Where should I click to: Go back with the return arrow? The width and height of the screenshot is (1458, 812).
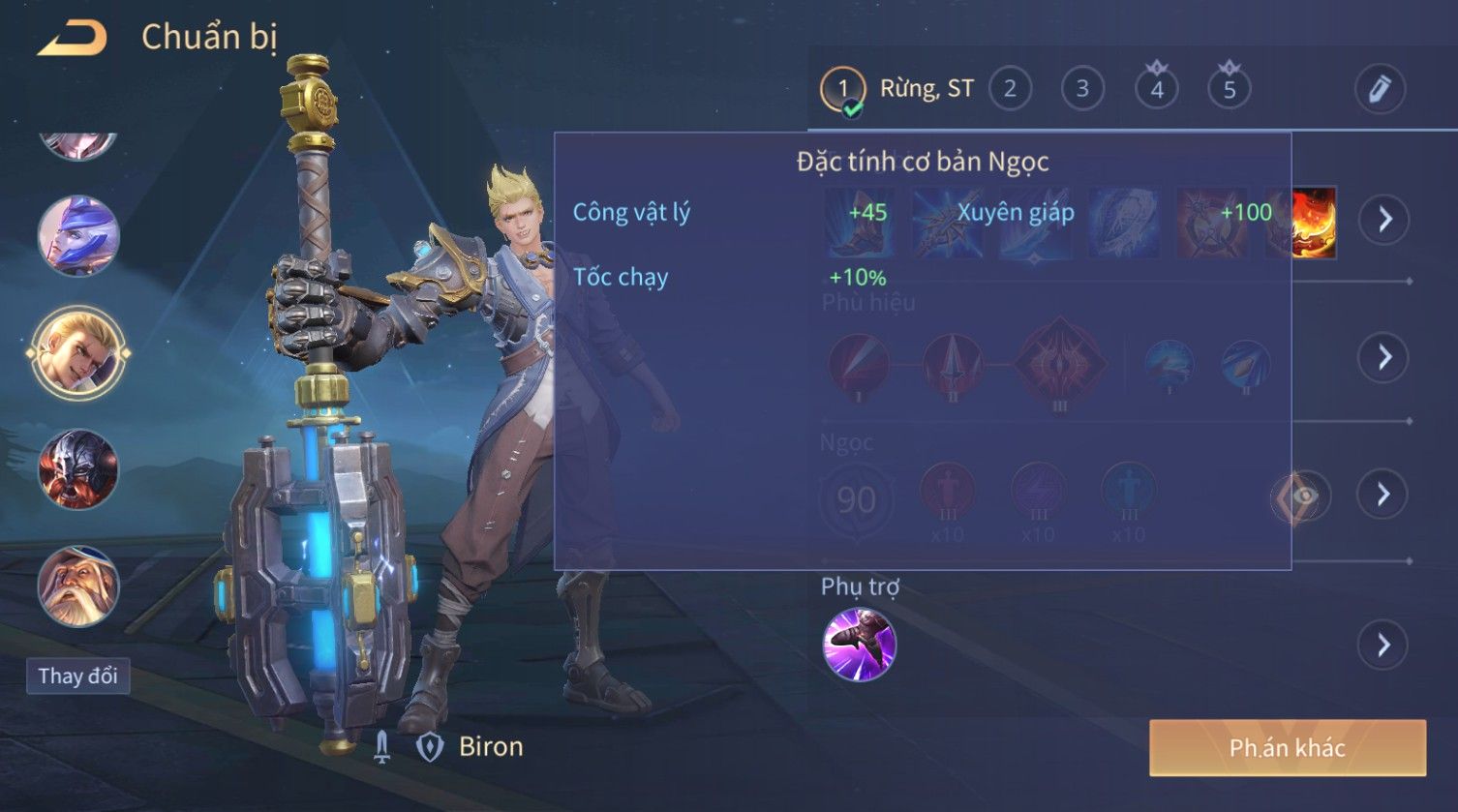(73, 39)
